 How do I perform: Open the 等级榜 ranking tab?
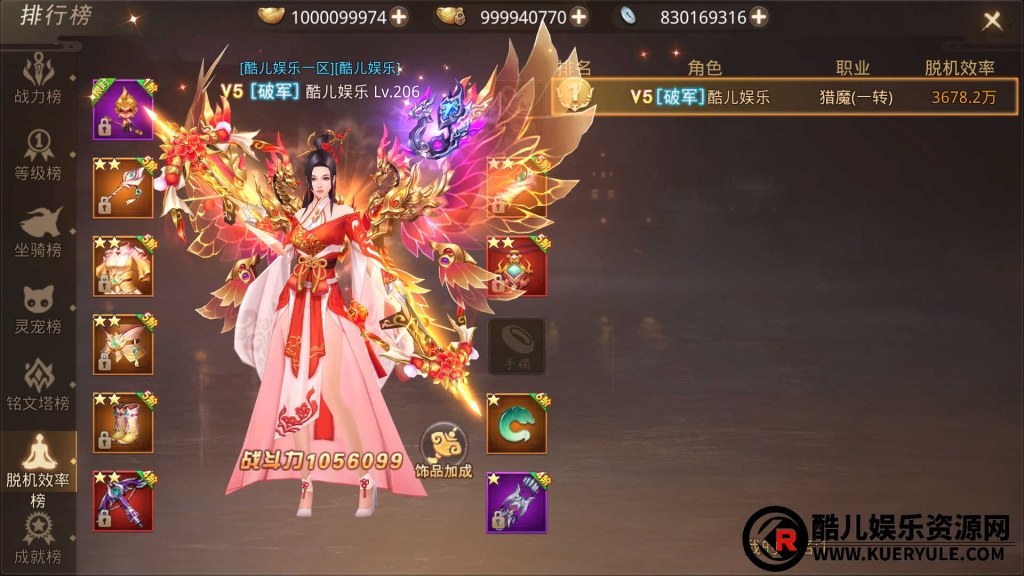[x=37, y=155]
